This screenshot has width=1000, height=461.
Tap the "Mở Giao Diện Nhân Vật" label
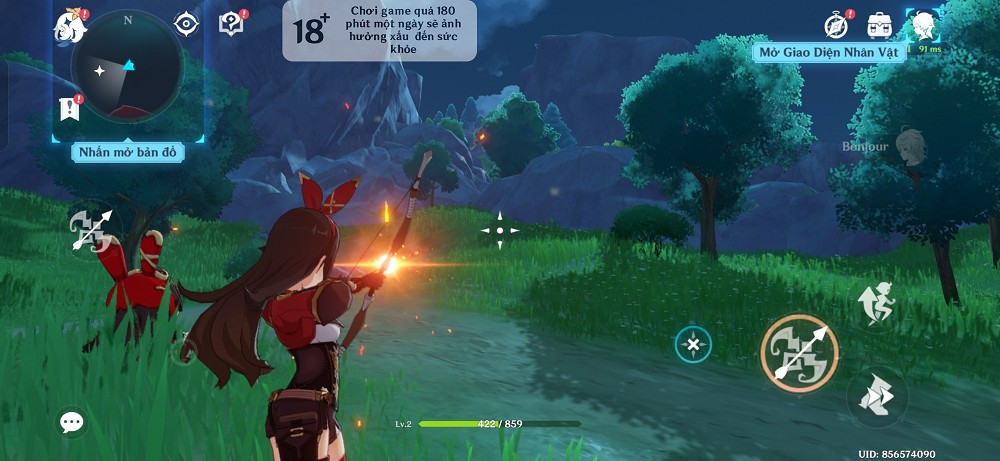(x=829, y=52)
